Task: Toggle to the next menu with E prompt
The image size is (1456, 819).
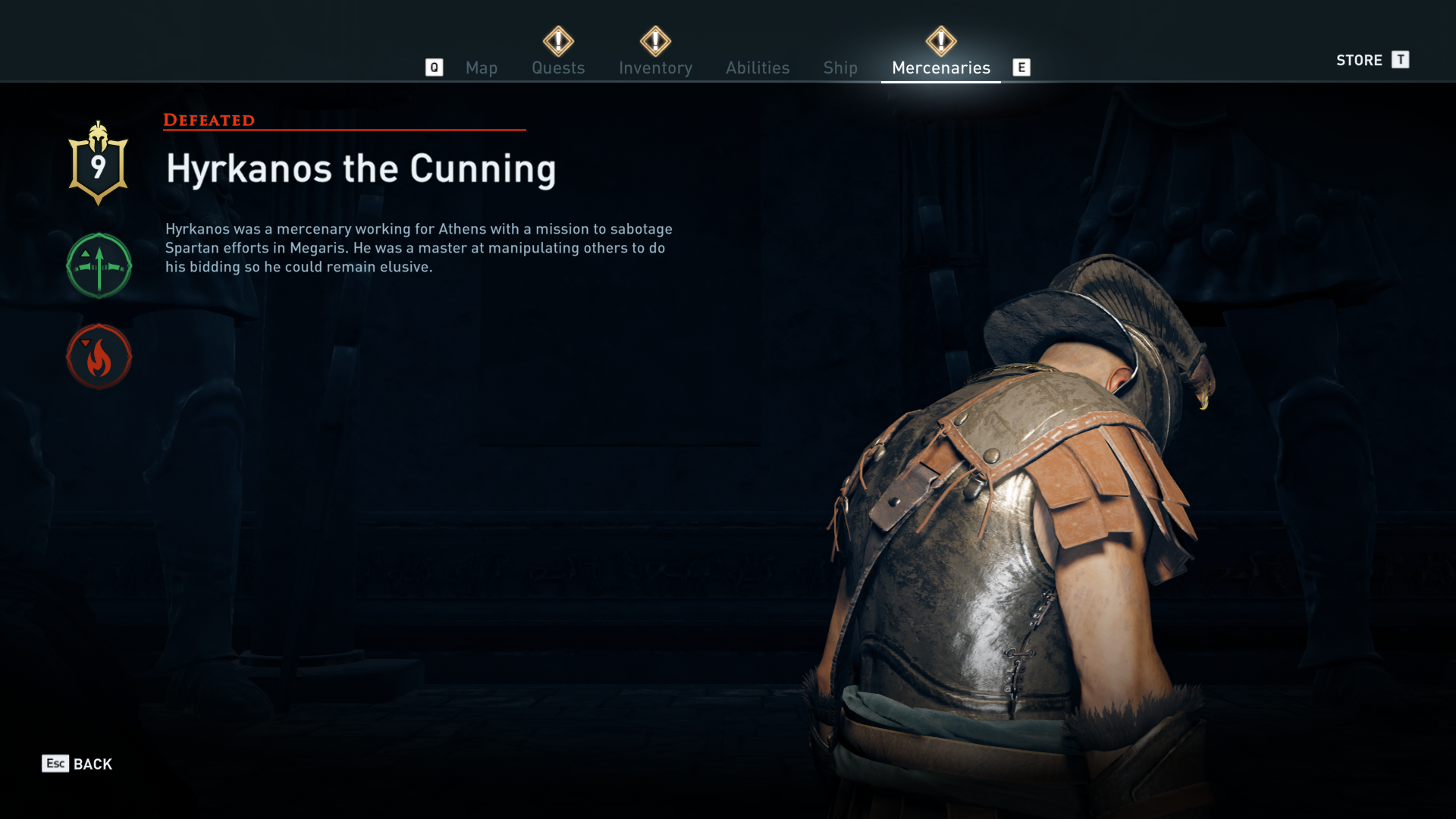Action: pyautogui.click(x=1022, y=67)
